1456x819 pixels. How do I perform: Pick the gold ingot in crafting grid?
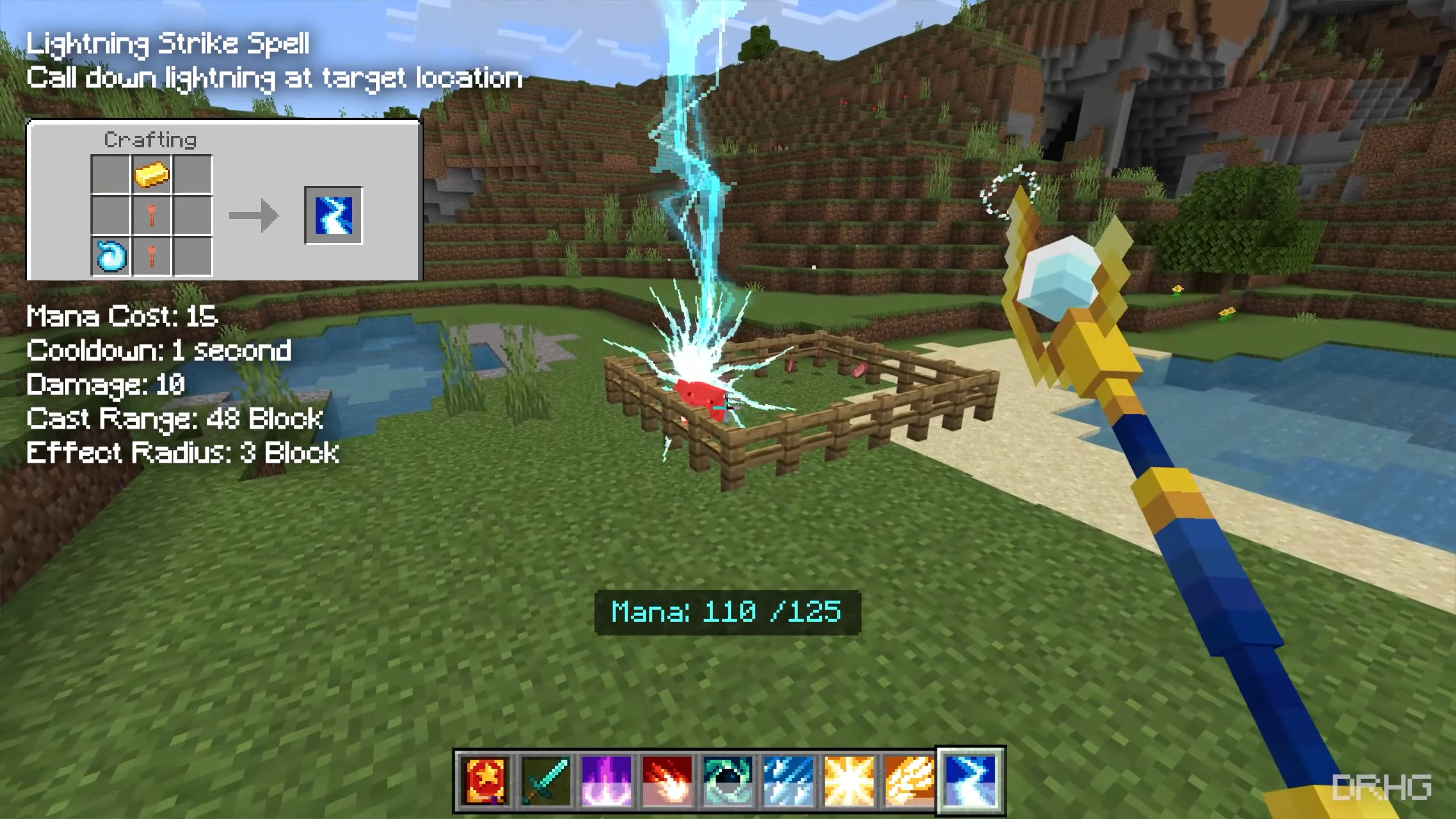tap(152, 175)
